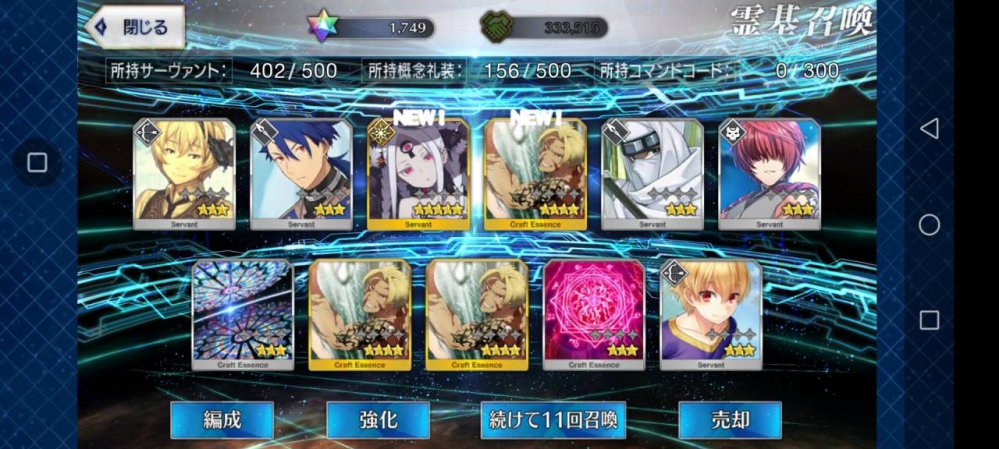Select the pink magic circle craft essence
999x449 pixels.
pos(594,315)
